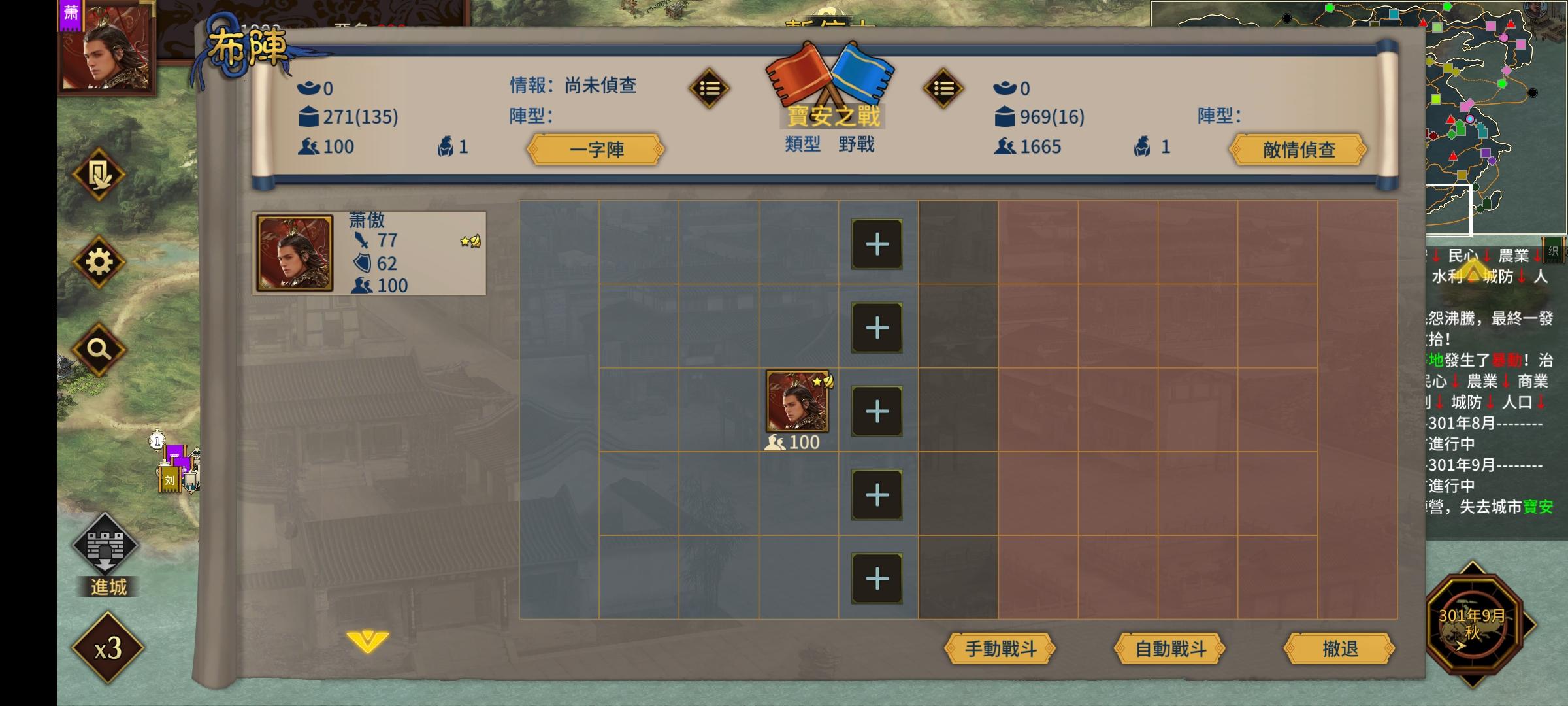Image resolution: width=1568 pixels, height=706 pixels.
Task: Click the topmost + deployment slot
Action: pyautogui.click(x=875, y=244)
